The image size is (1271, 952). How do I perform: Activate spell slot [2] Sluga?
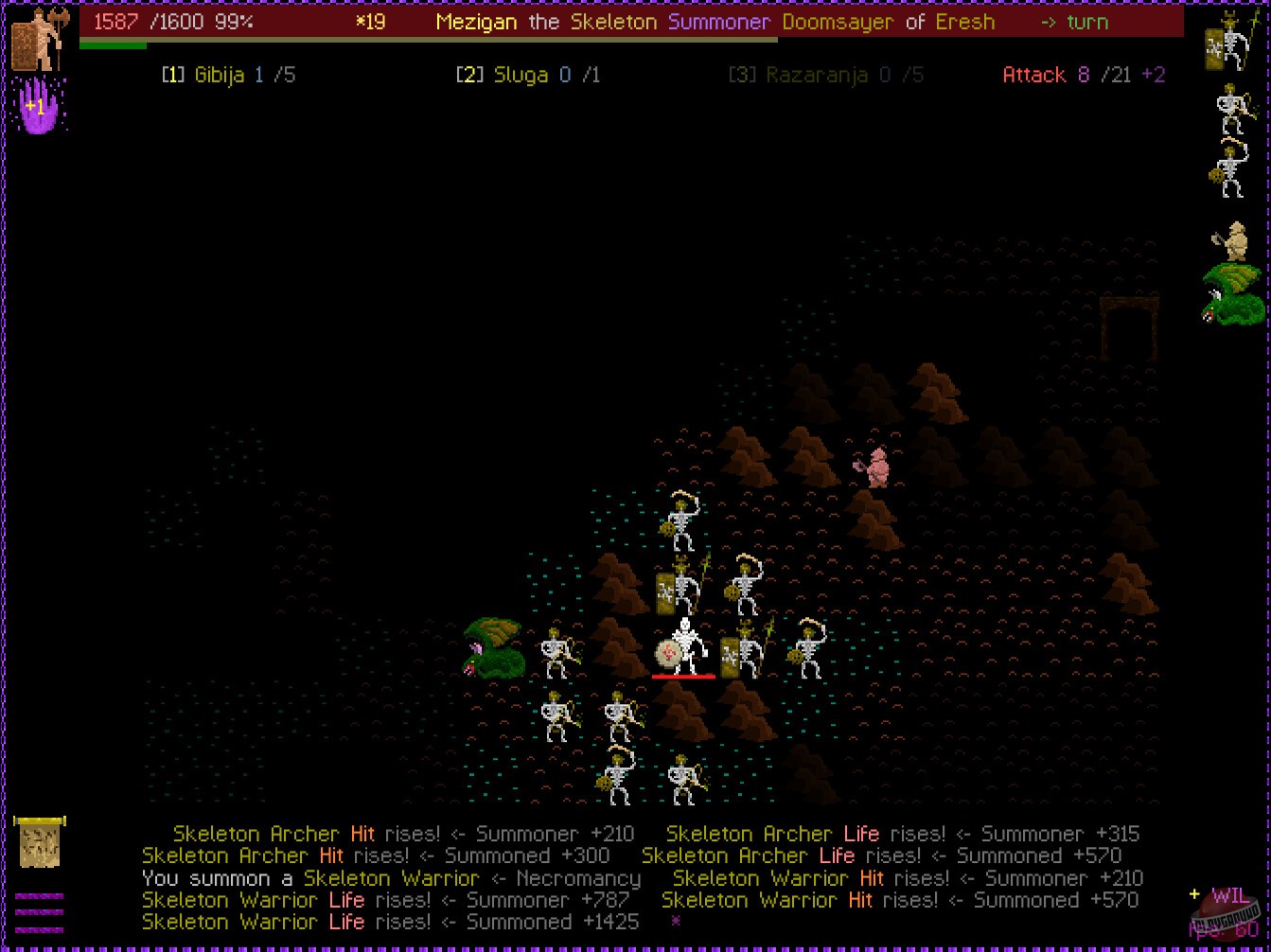[526, 75]
